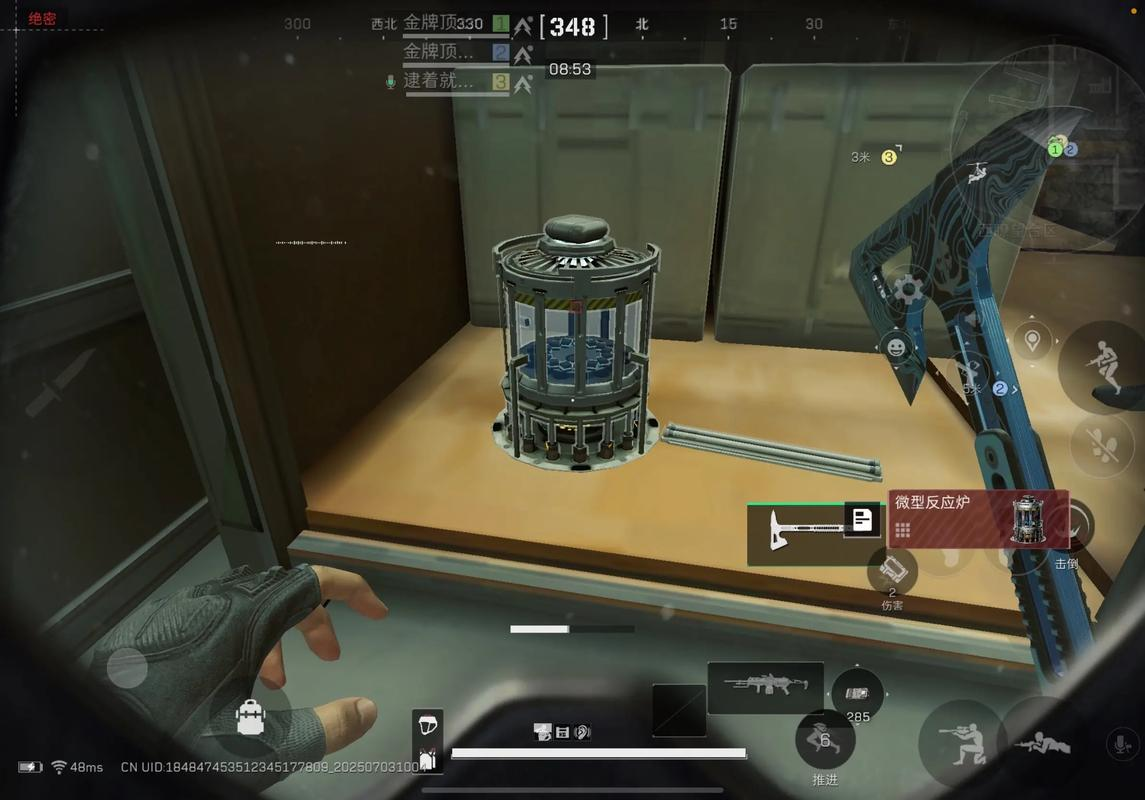This screenshot has width=1145, height=800.
Task: Tap the virtual movement joystick
Action: pyautogui.click(x=127, y=667)
